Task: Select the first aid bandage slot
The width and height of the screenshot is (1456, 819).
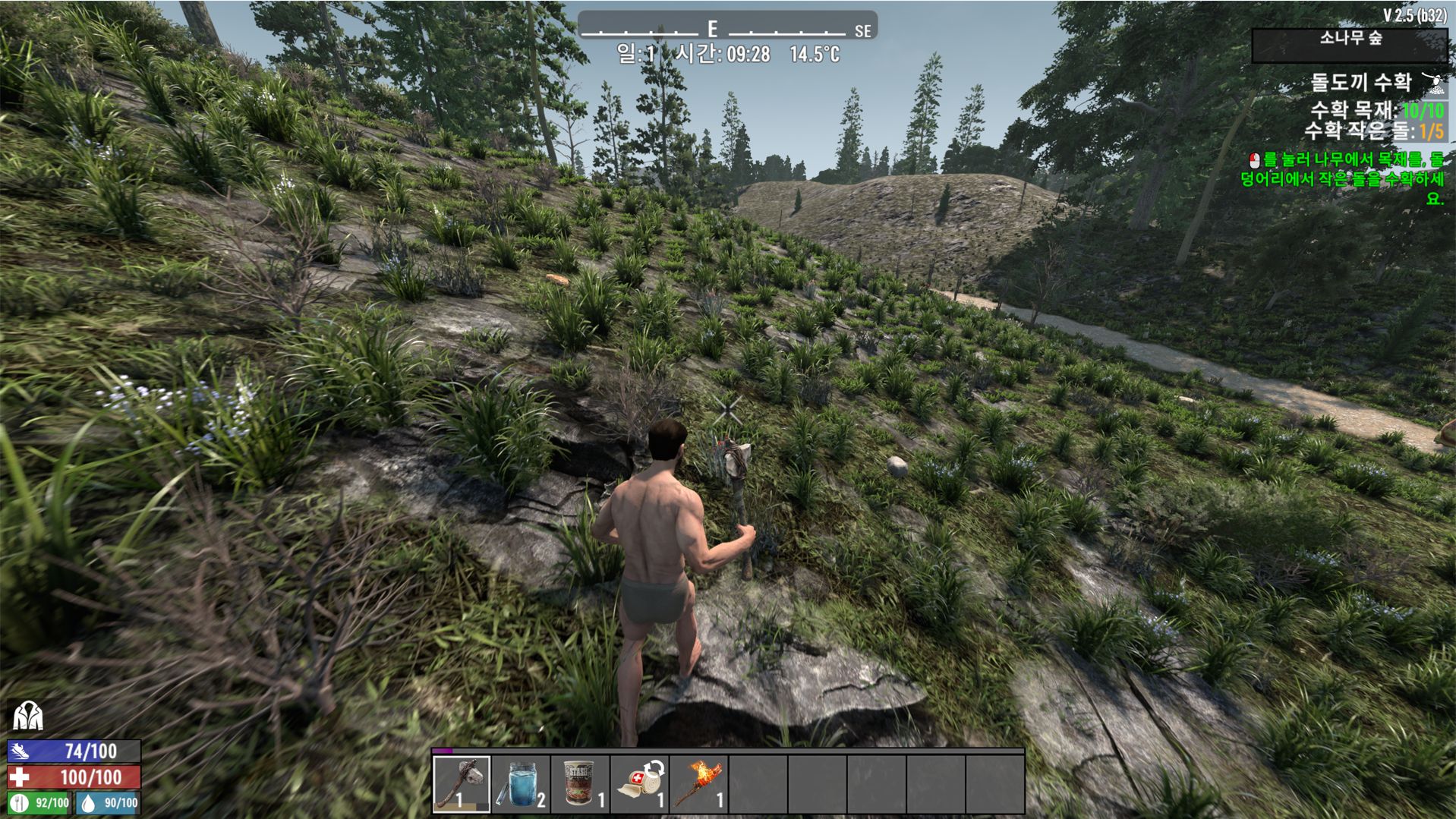Action: pos(639,783)
